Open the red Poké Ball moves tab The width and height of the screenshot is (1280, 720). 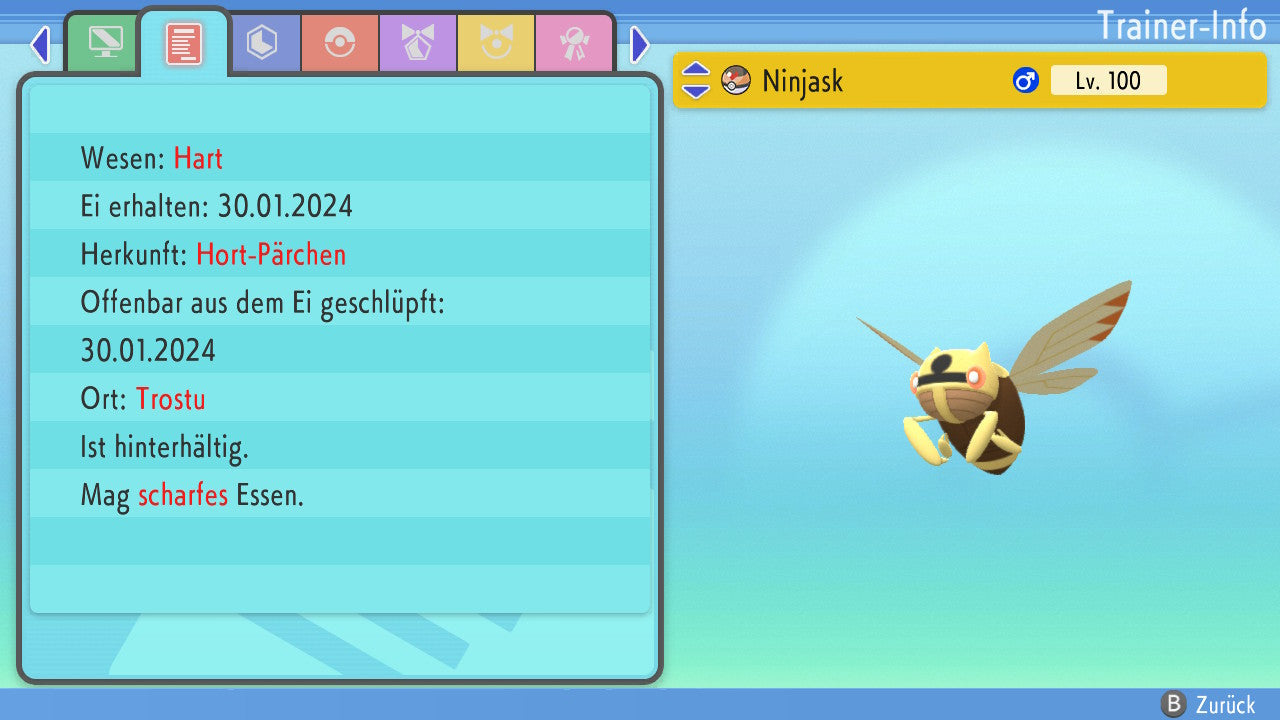[x=340, y=44]
